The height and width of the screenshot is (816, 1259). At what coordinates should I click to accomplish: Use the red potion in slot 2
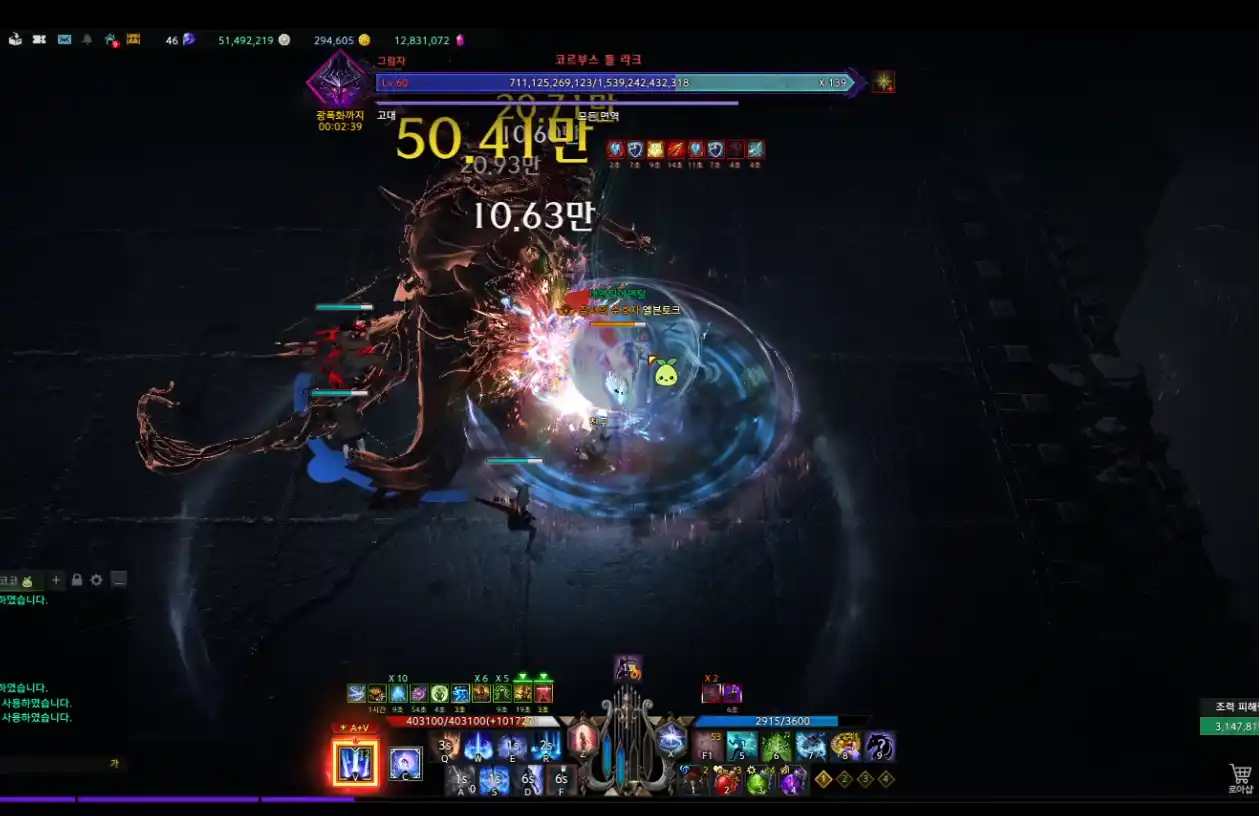click(726, 780)
